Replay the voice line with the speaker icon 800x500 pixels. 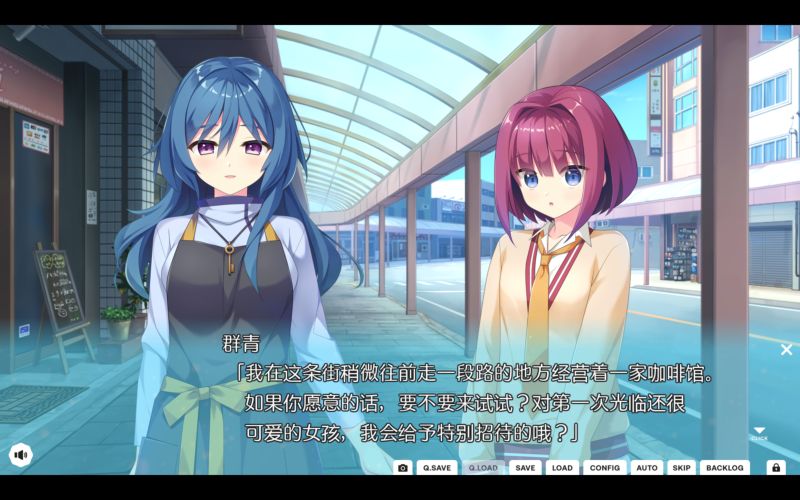(20, 455)
